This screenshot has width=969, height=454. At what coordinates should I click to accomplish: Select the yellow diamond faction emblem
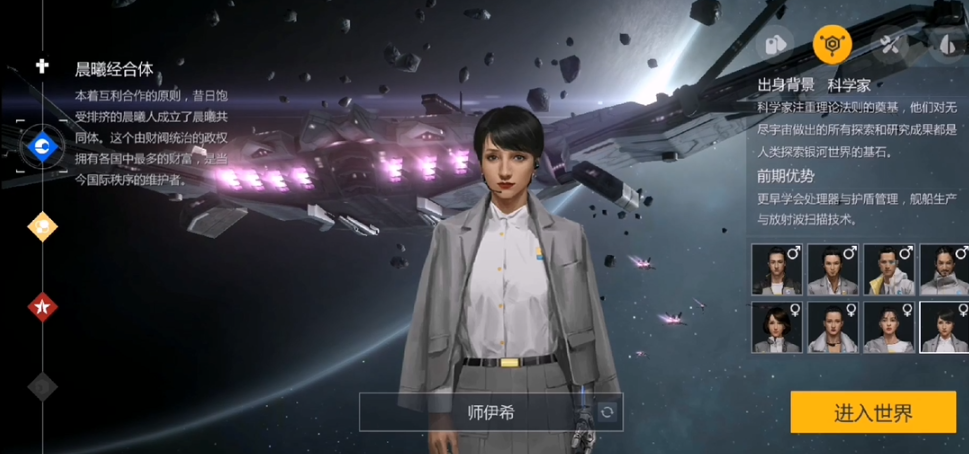(42, 227)
